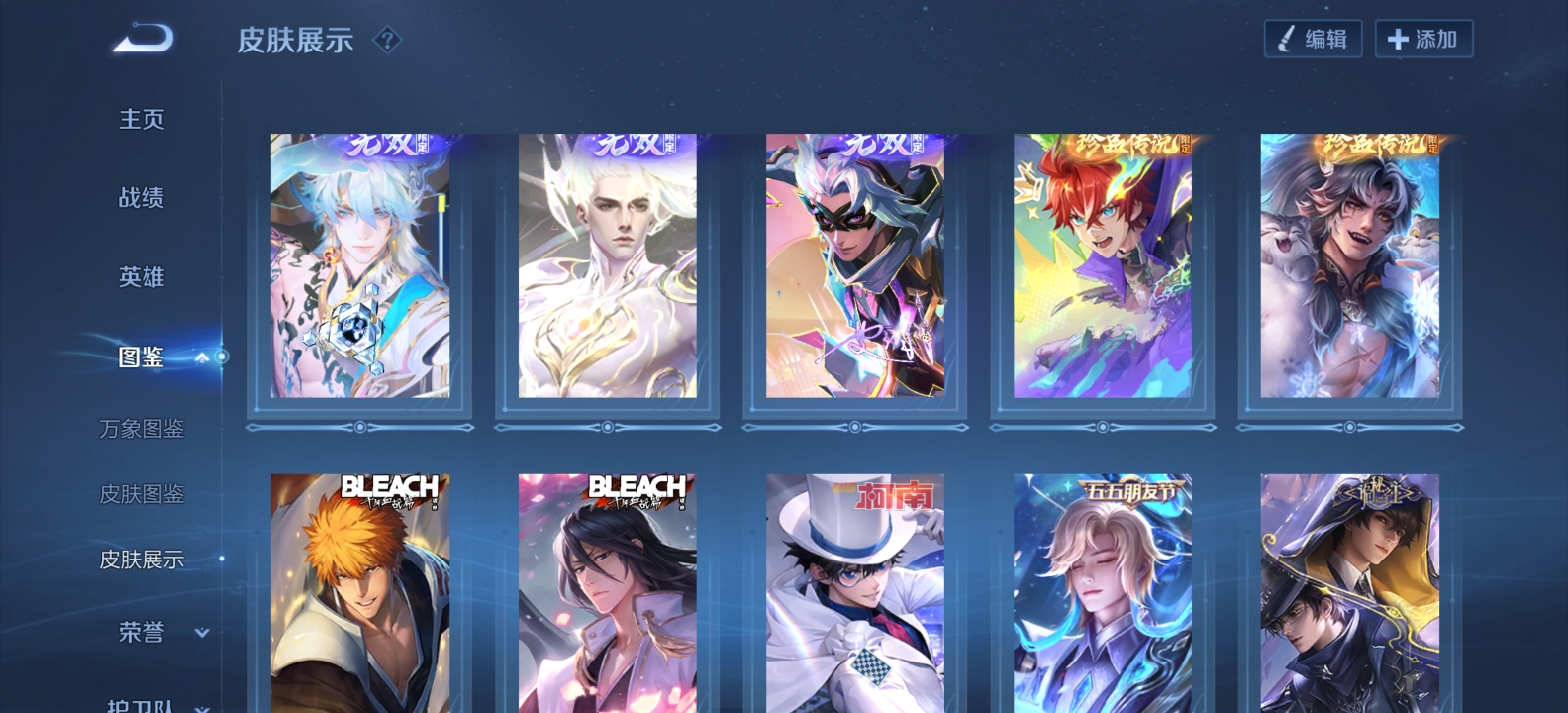1568x713 pixels.
Task: Open 皮肤图鉴 sub-menu entry
Action: [142, 494]
